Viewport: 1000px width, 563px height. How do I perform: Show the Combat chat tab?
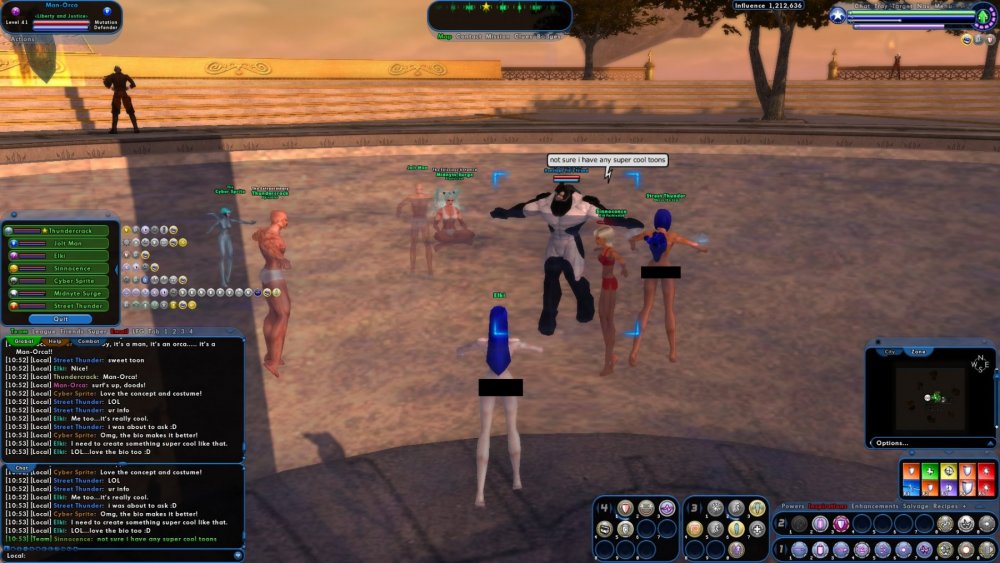89,341
